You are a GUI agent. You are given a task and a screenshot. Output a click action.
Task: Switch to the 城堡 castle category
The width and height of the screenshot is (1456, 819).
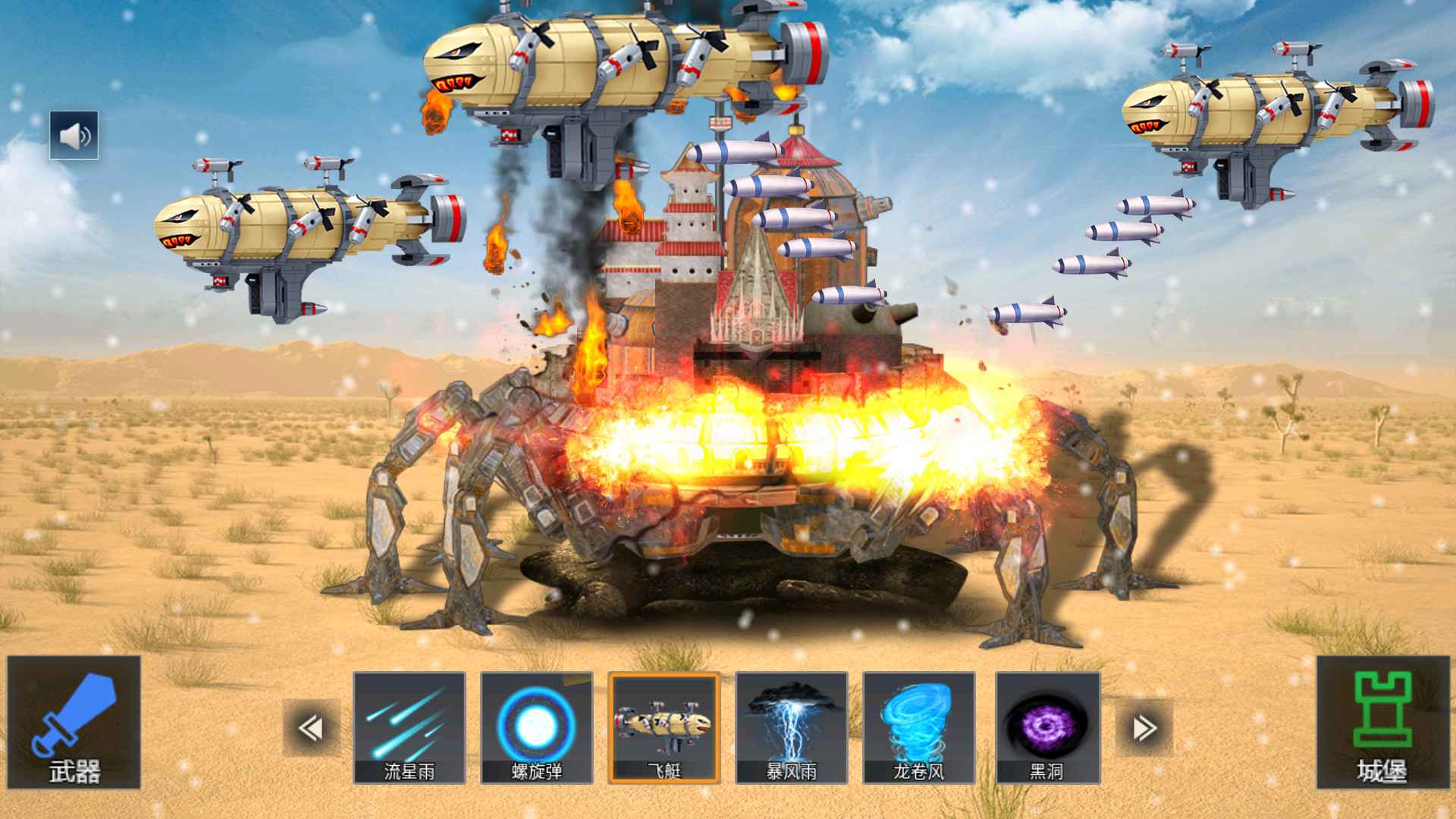(1382, 722)
